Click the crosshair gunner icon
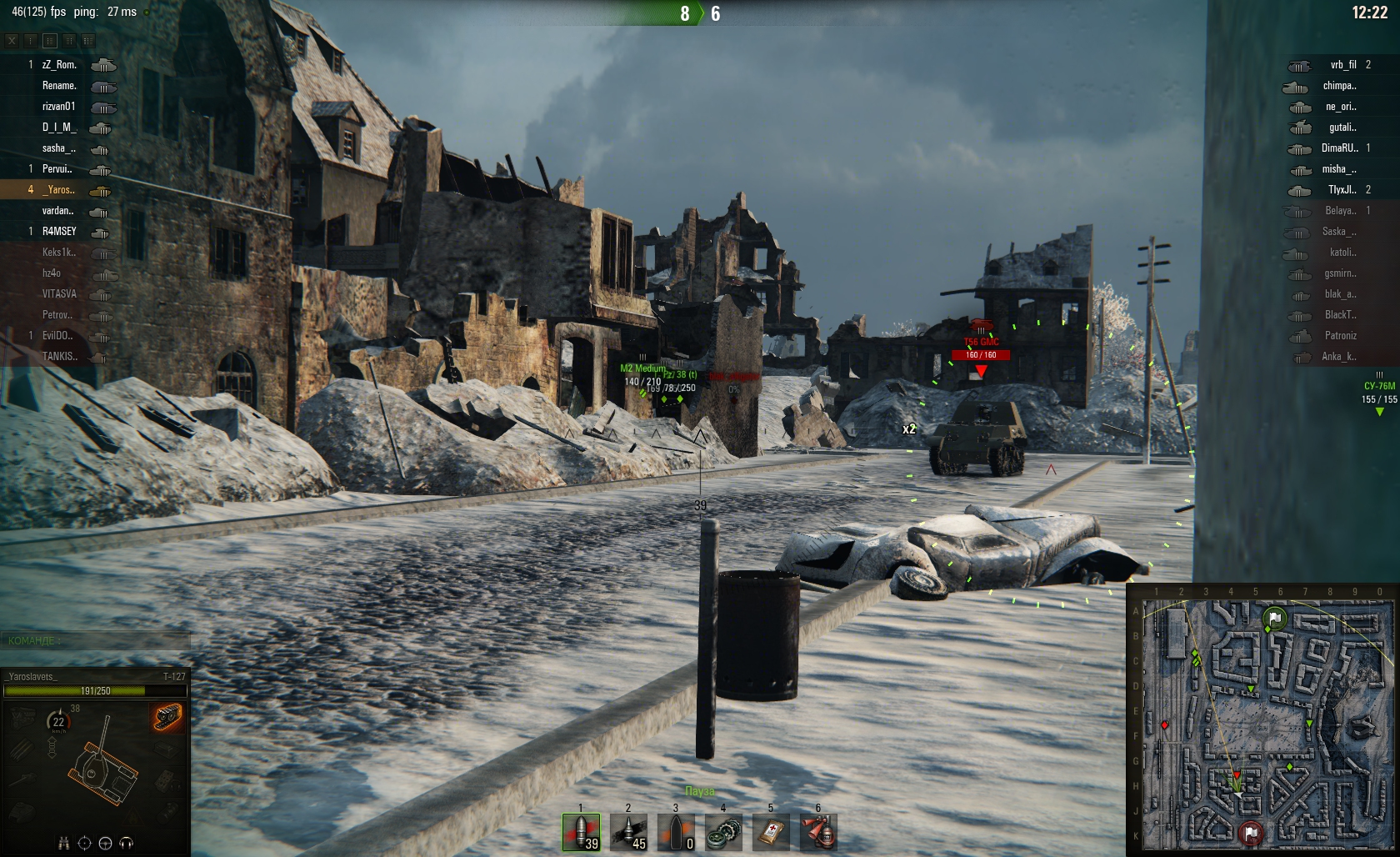This screenshot has width=1400, height=857. (x=84, y=843)
